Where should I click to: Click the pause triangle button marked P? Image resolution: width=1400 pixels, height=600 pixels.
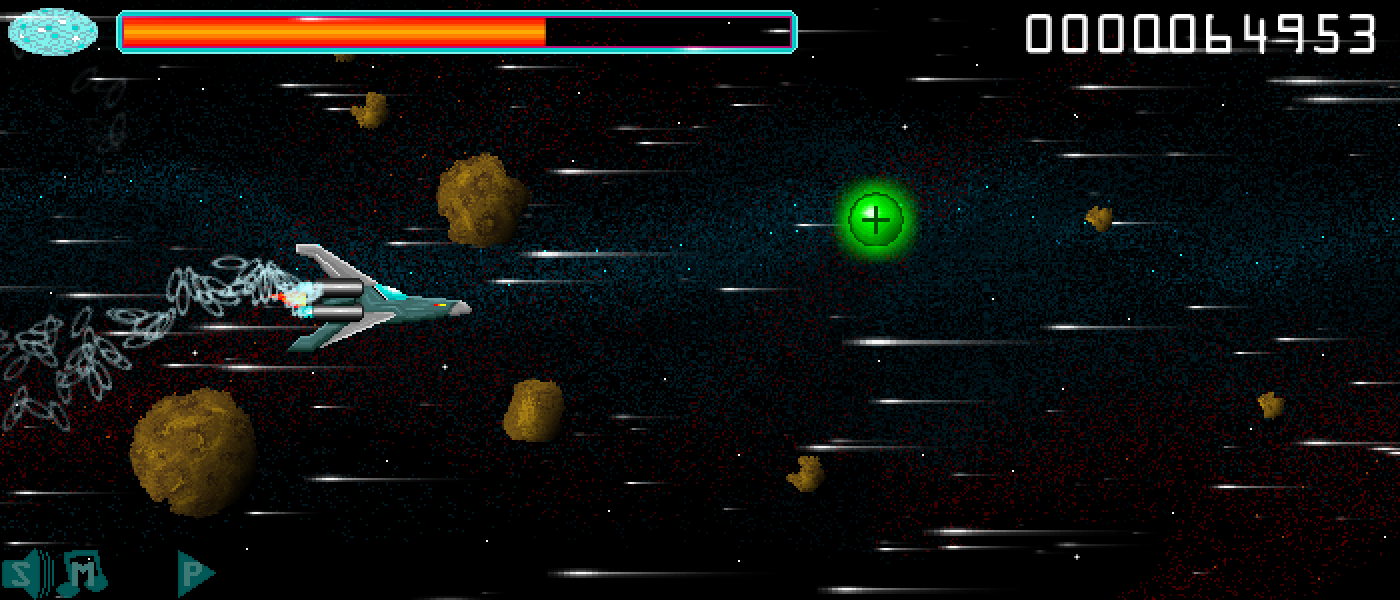tap(195, 573)
